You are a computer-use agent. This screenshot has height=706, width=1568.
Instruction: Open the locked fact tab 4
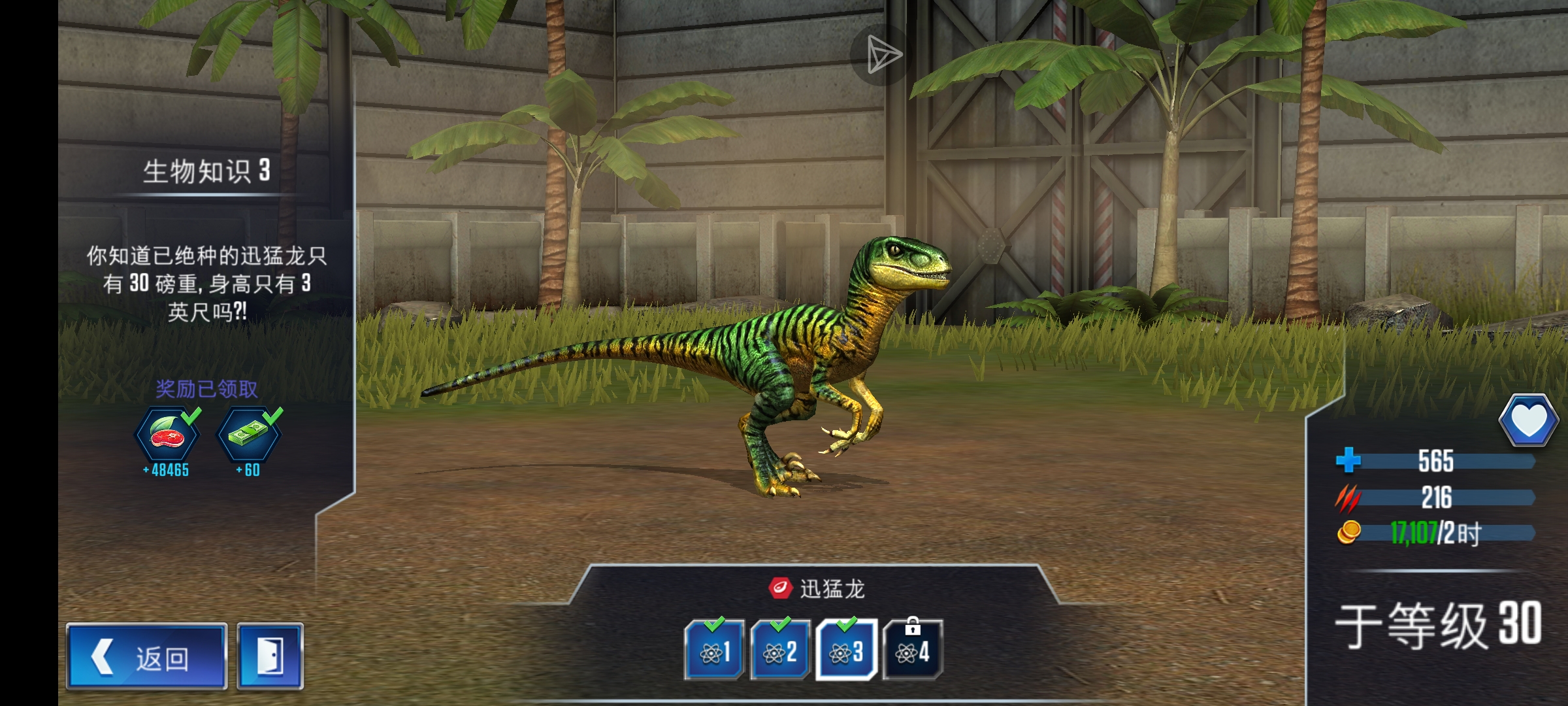[912, 650]
